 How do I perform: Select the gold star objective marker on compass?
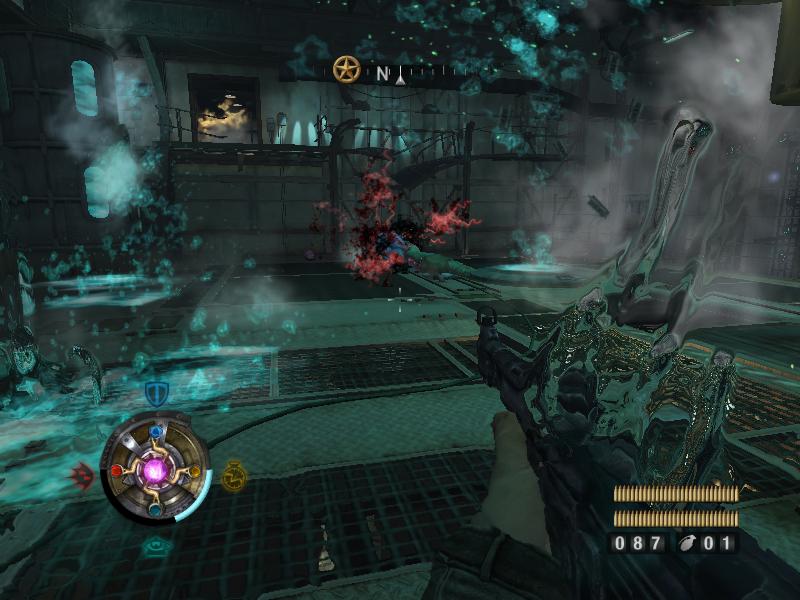(346, 70)
